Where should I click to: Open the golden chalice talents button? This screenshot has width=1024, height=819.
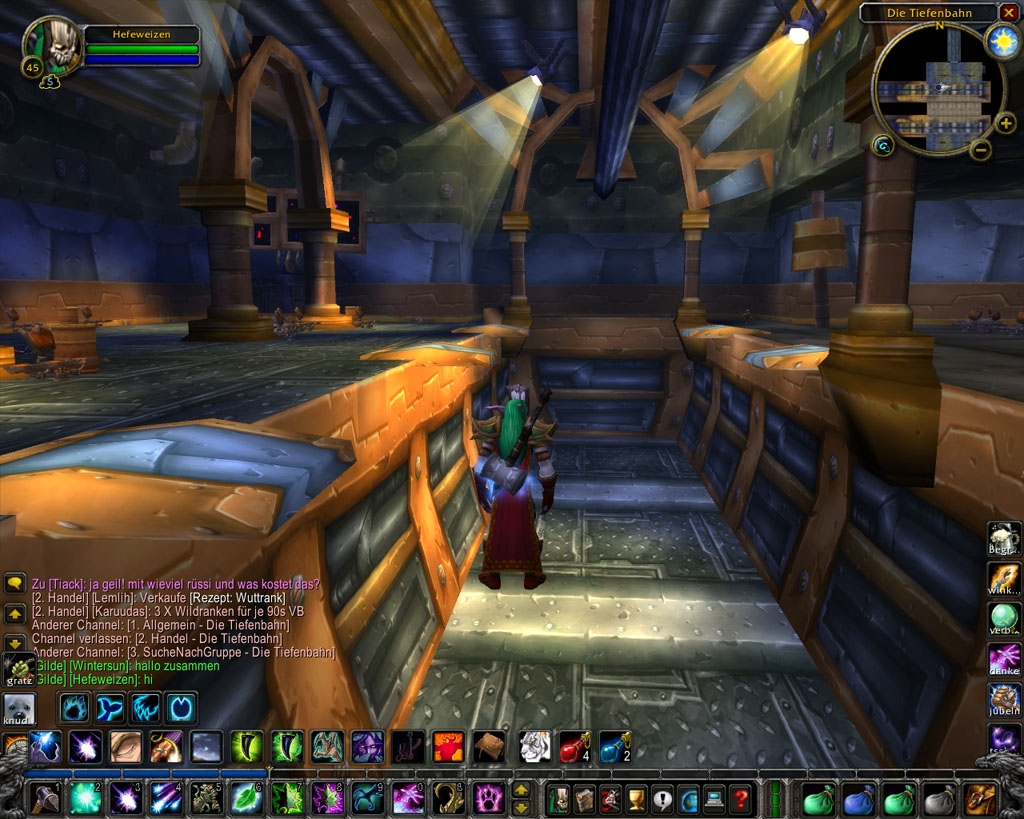pos(636,800)
